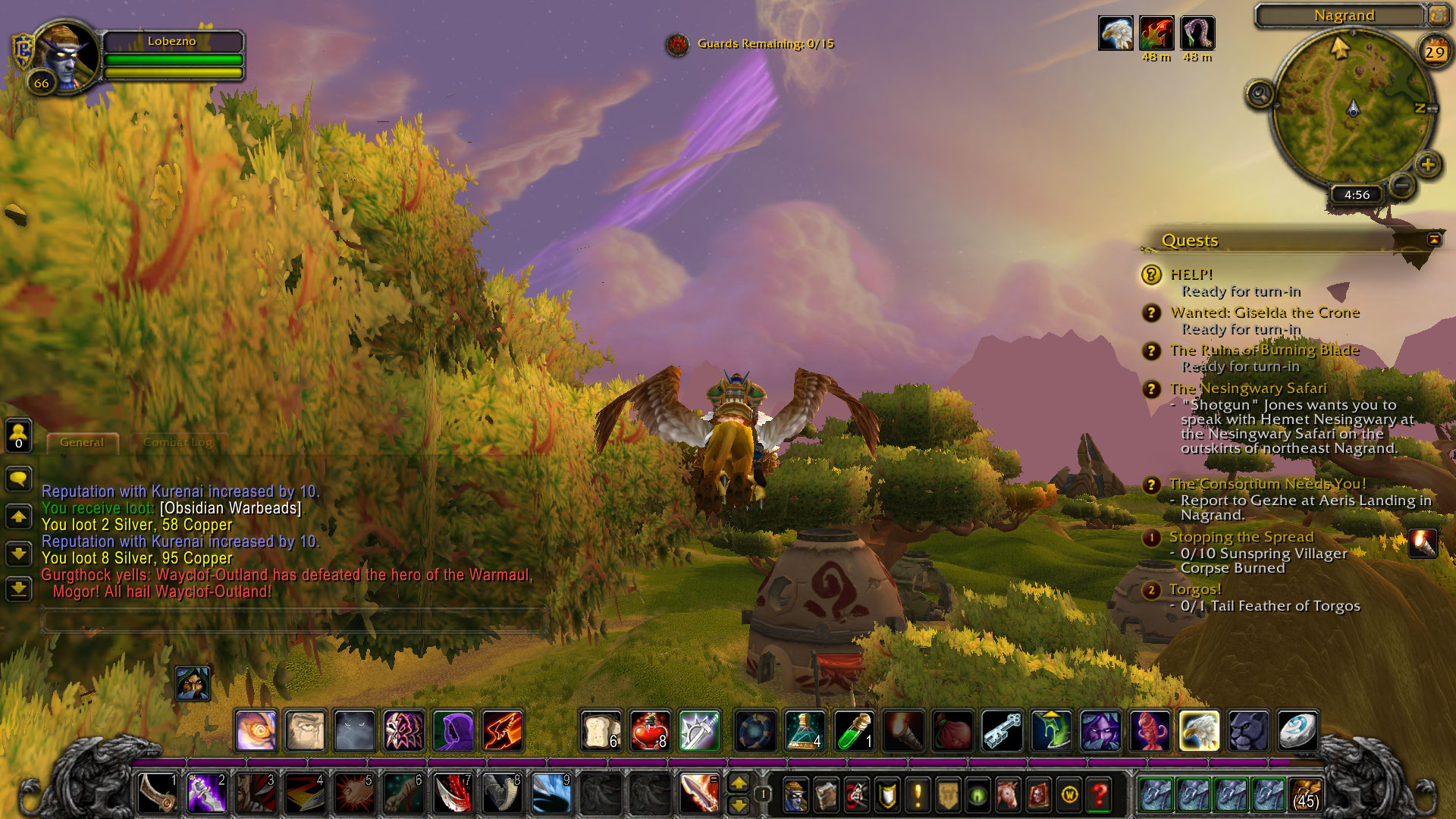Open the red question mark help menu
Screen dimensions: 1456x819
1099,795
